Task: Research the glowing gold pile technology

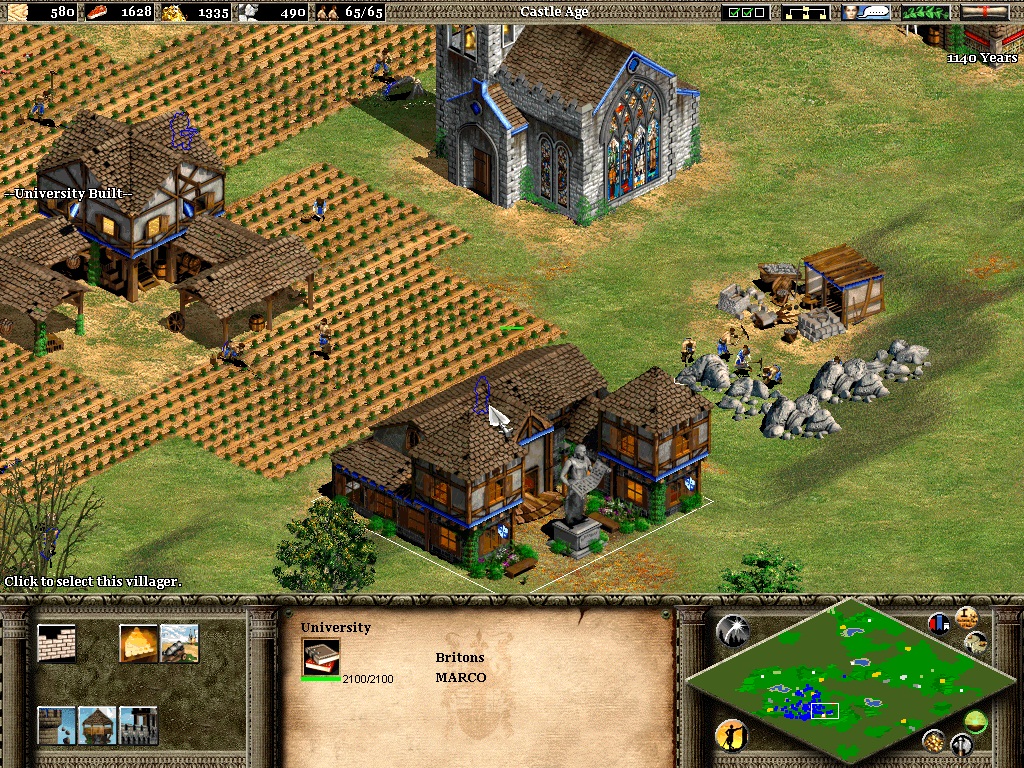Action: (x=138, y=643)
